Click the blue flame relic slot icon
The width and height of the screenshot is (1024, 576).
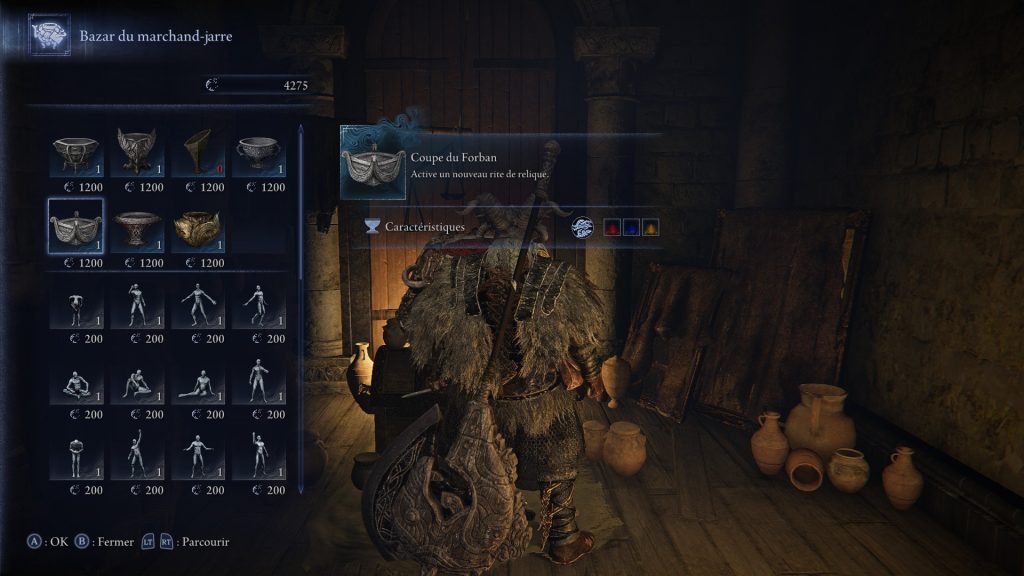[x=630, y=228]
